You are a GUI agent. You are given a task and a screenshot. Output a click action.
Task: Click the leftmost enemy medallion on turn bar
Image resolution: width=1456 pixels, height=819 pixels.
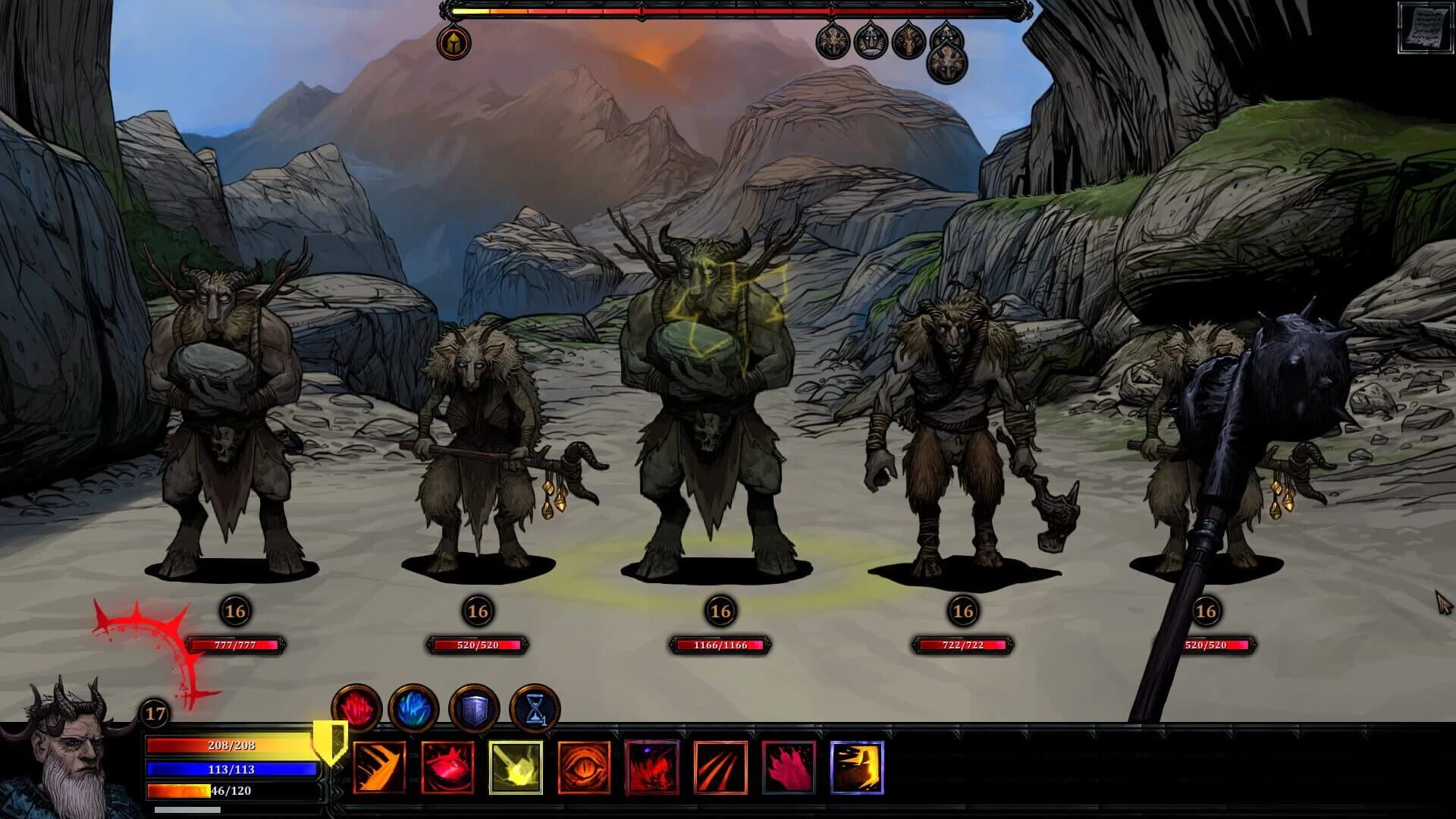(831, 42)
